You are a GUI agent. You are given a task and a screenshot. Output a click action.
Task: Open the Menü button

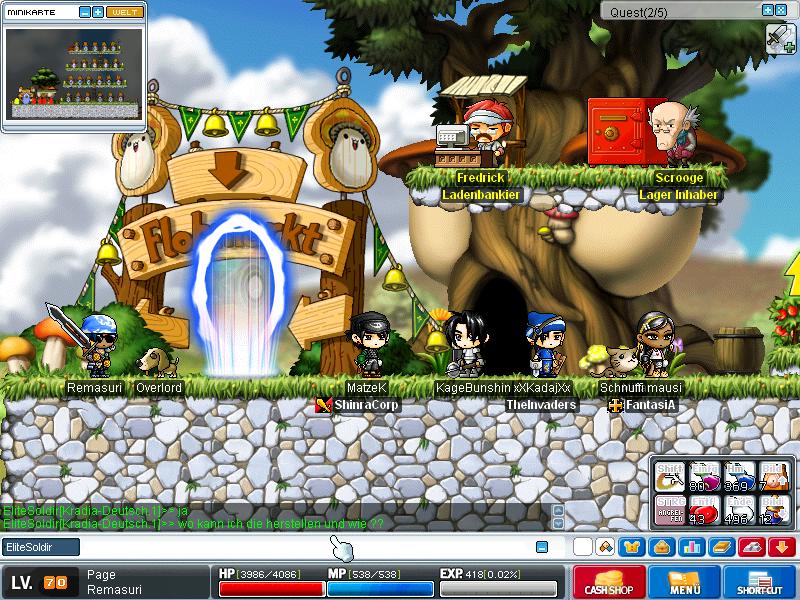point(684,582)
